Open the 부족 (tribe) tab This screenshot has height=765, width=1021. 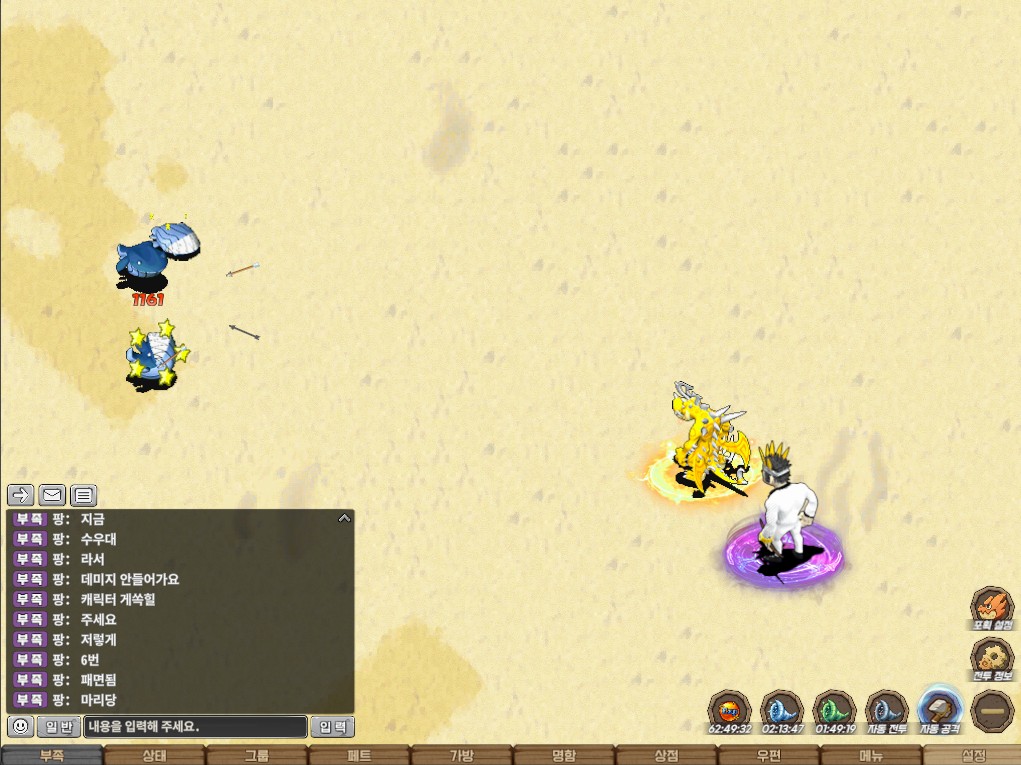click(x=50, y=756)
